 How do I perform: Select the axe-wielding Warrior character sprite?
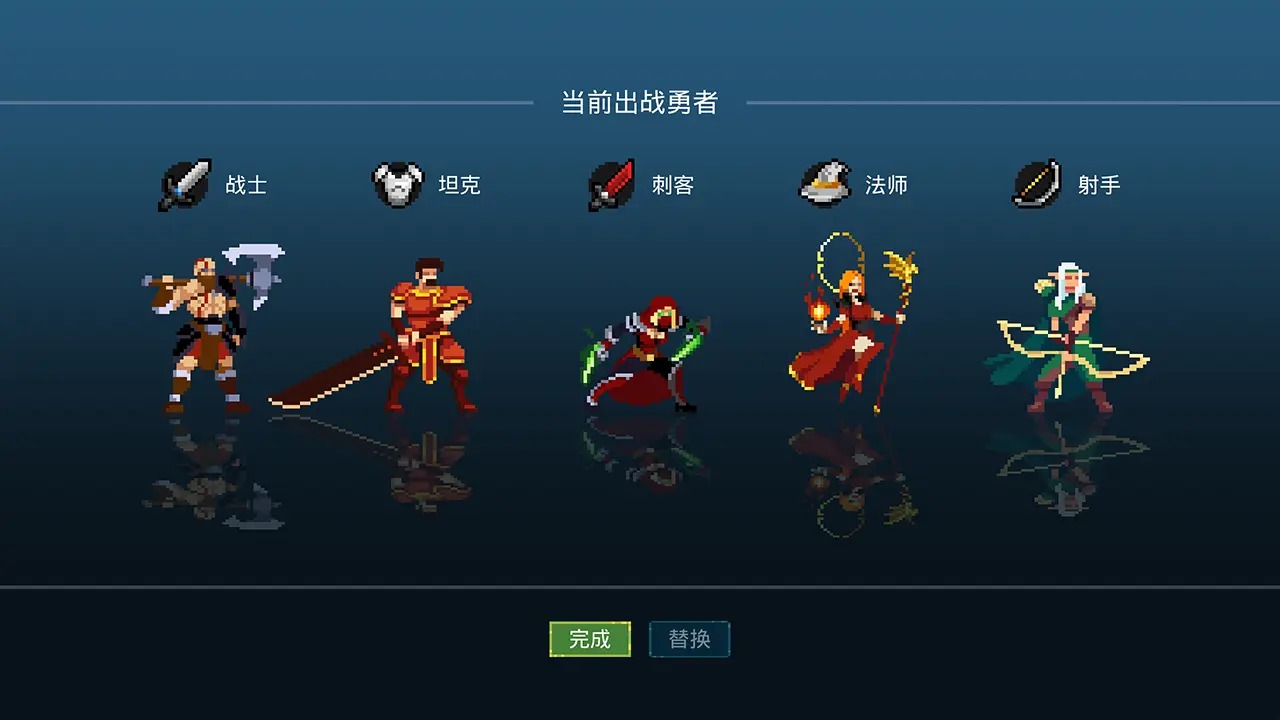coord(200,330)
